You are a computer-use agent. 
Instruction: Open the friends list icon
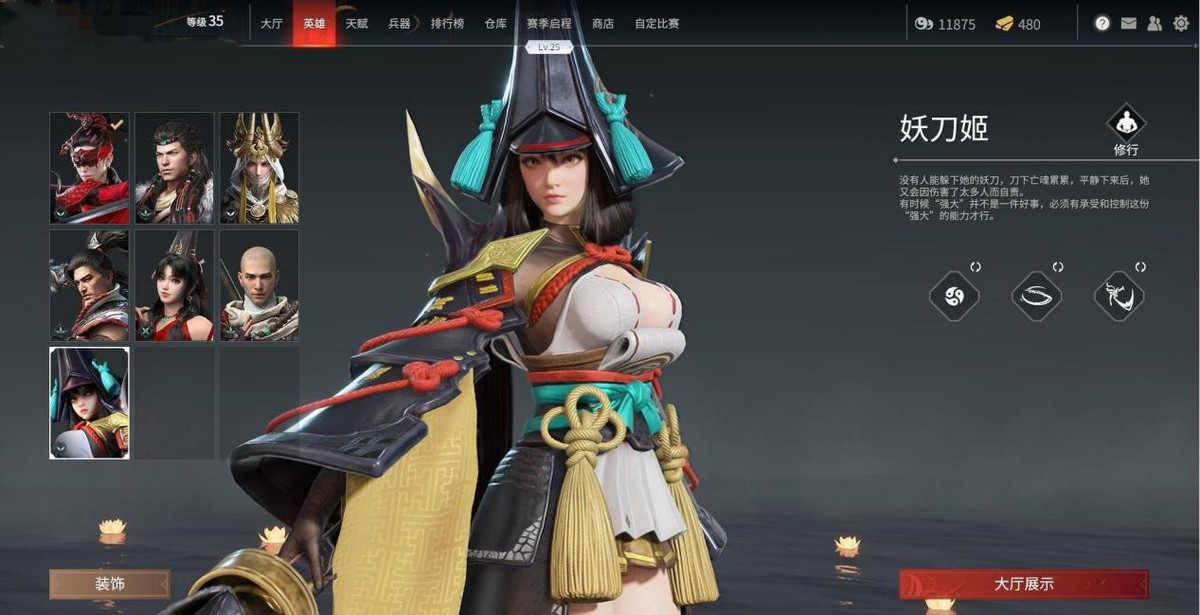coord(1155,24)
